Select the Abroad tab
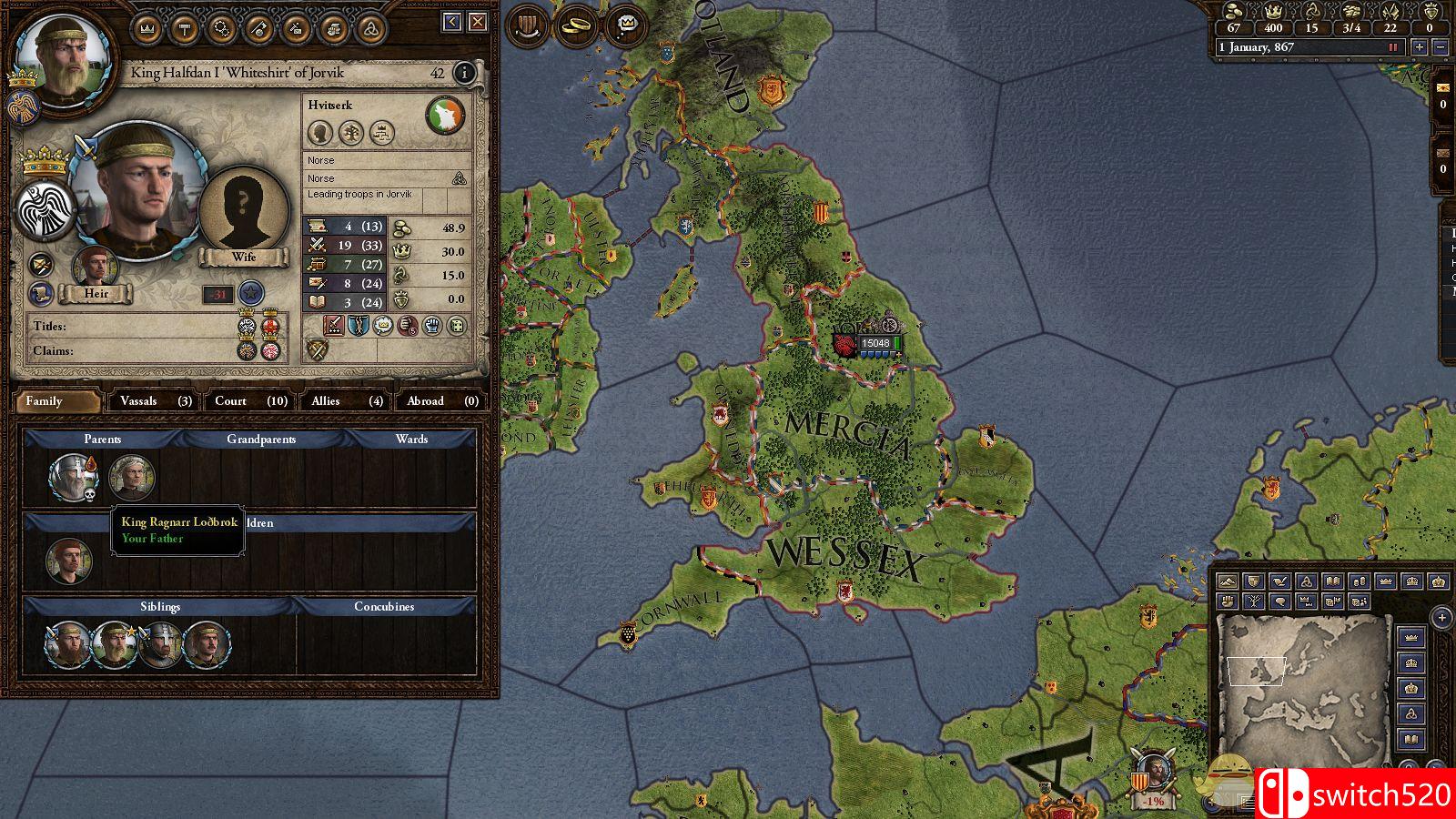This screenshot has width=1456, height=819. [x=441, y=400]
